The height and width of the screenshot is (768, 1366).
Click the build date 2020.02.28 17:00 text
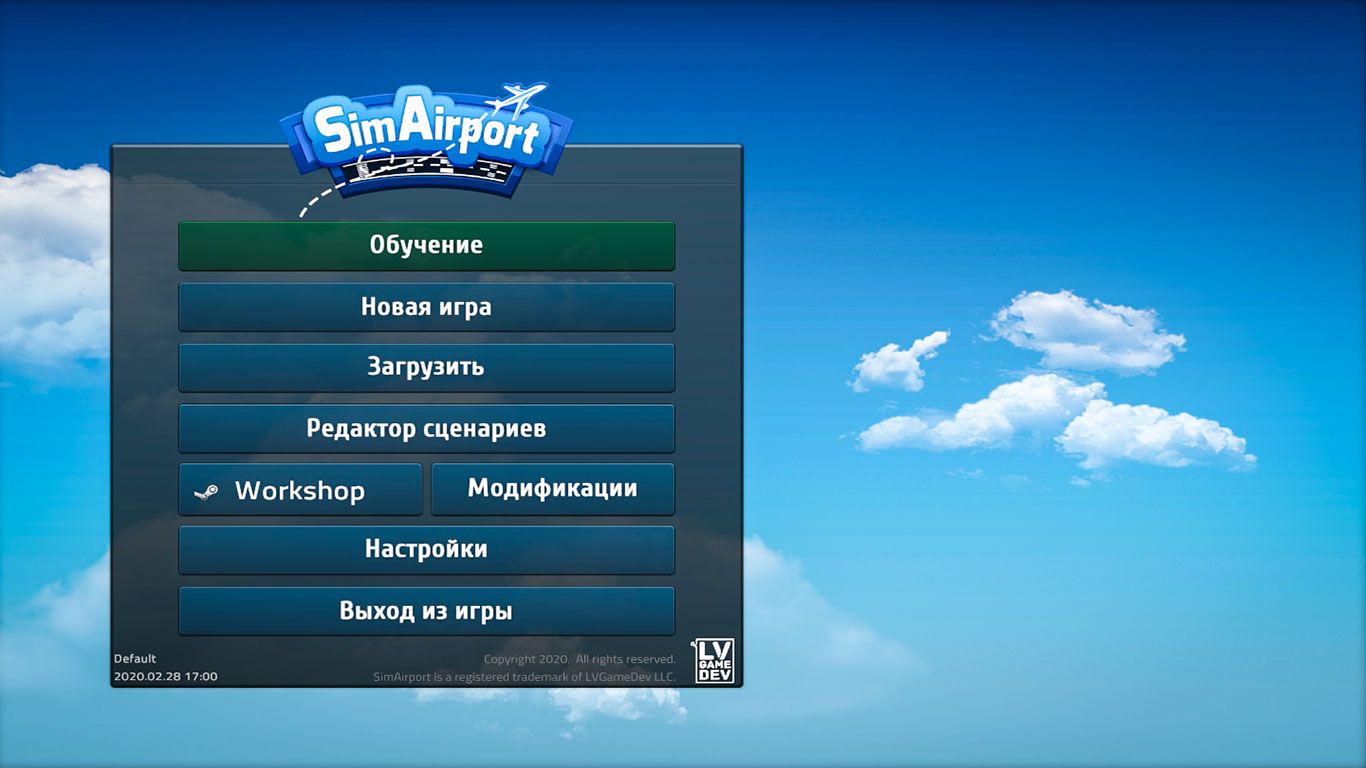[x=165, y=675]
